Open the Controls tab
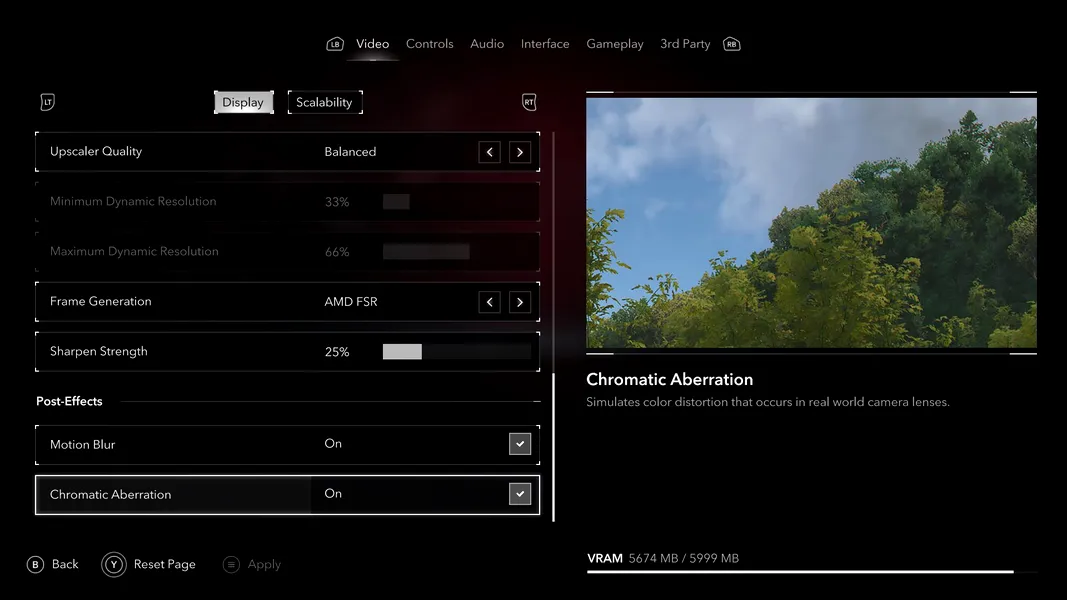The height and width of the screenshot is (600, 1067). (429, 44)
